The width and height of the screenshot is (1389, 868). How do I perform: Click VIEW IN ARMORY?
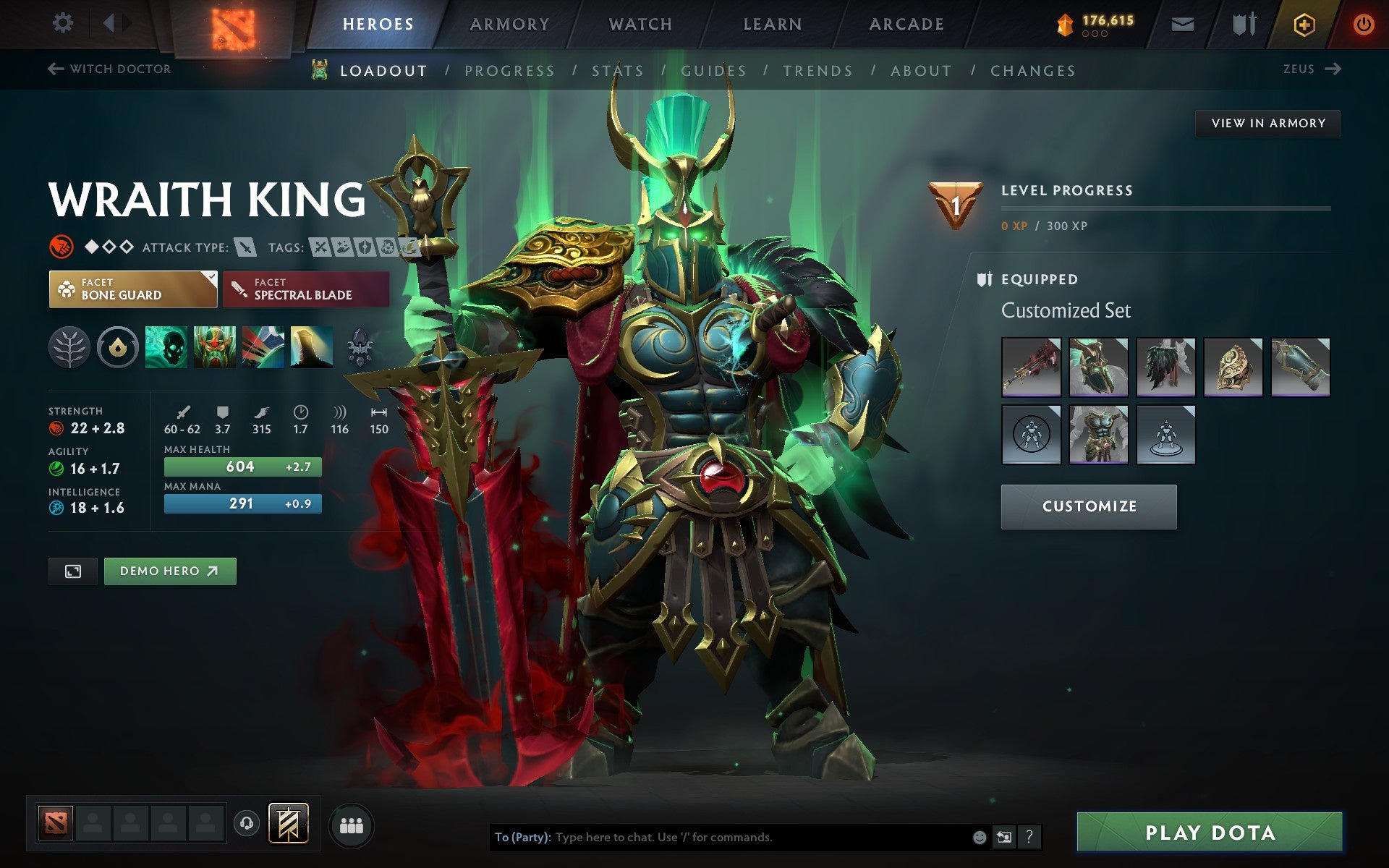click(1267, 123)
